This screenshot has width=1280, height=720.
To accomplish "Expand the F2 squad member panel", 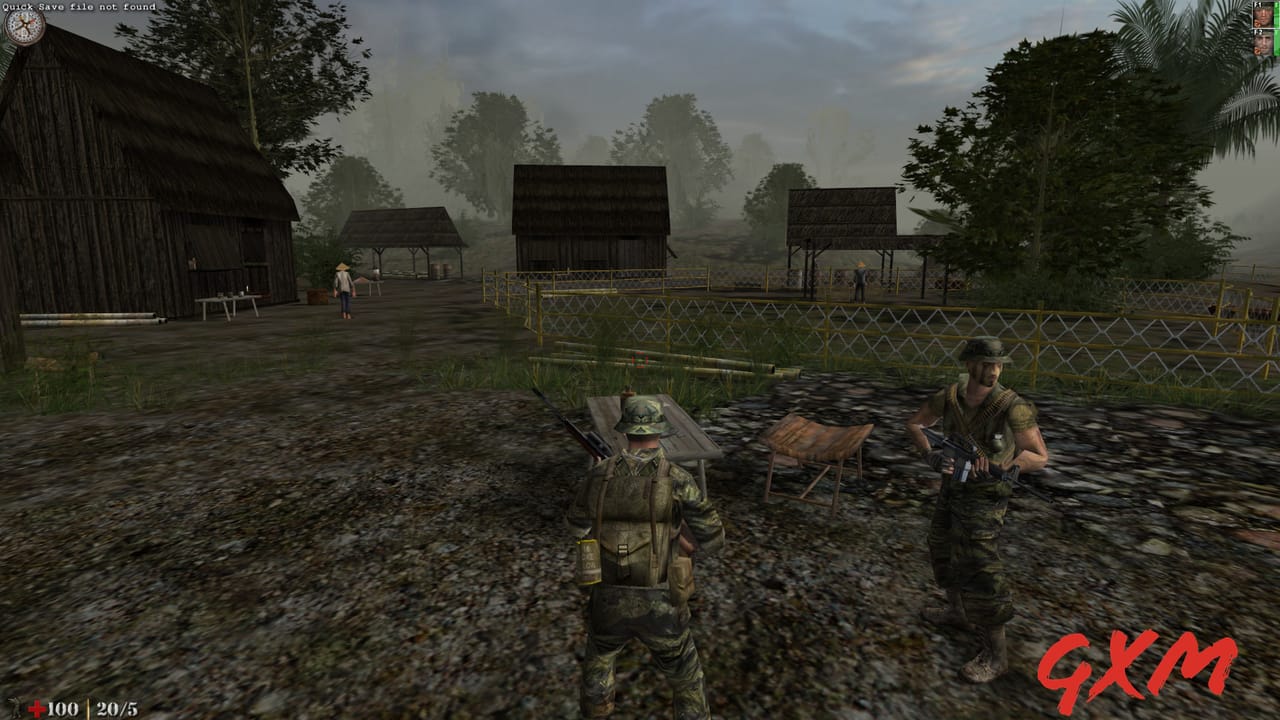I will 1263,44.
